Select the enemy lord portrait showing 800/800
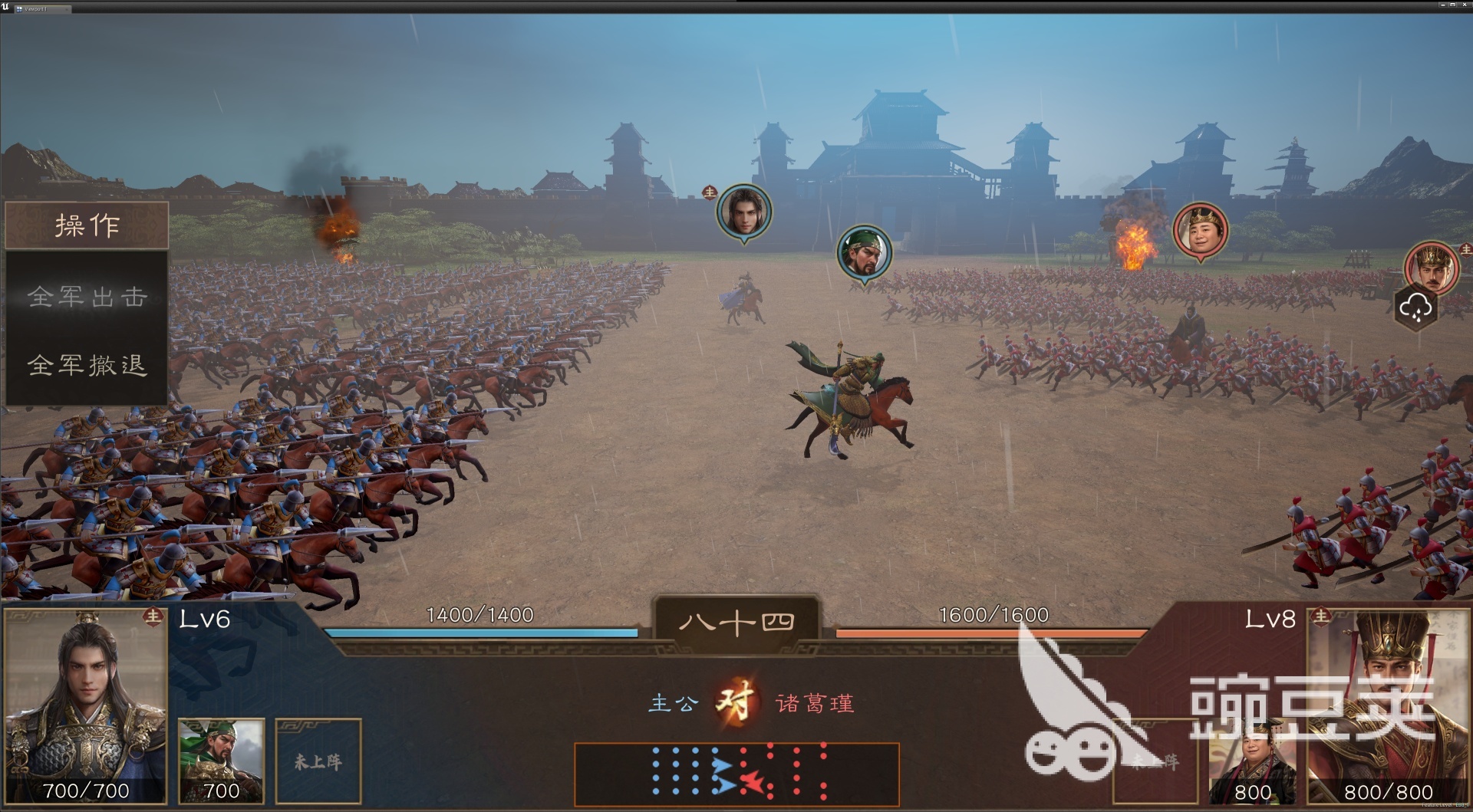 [1387, 705]
